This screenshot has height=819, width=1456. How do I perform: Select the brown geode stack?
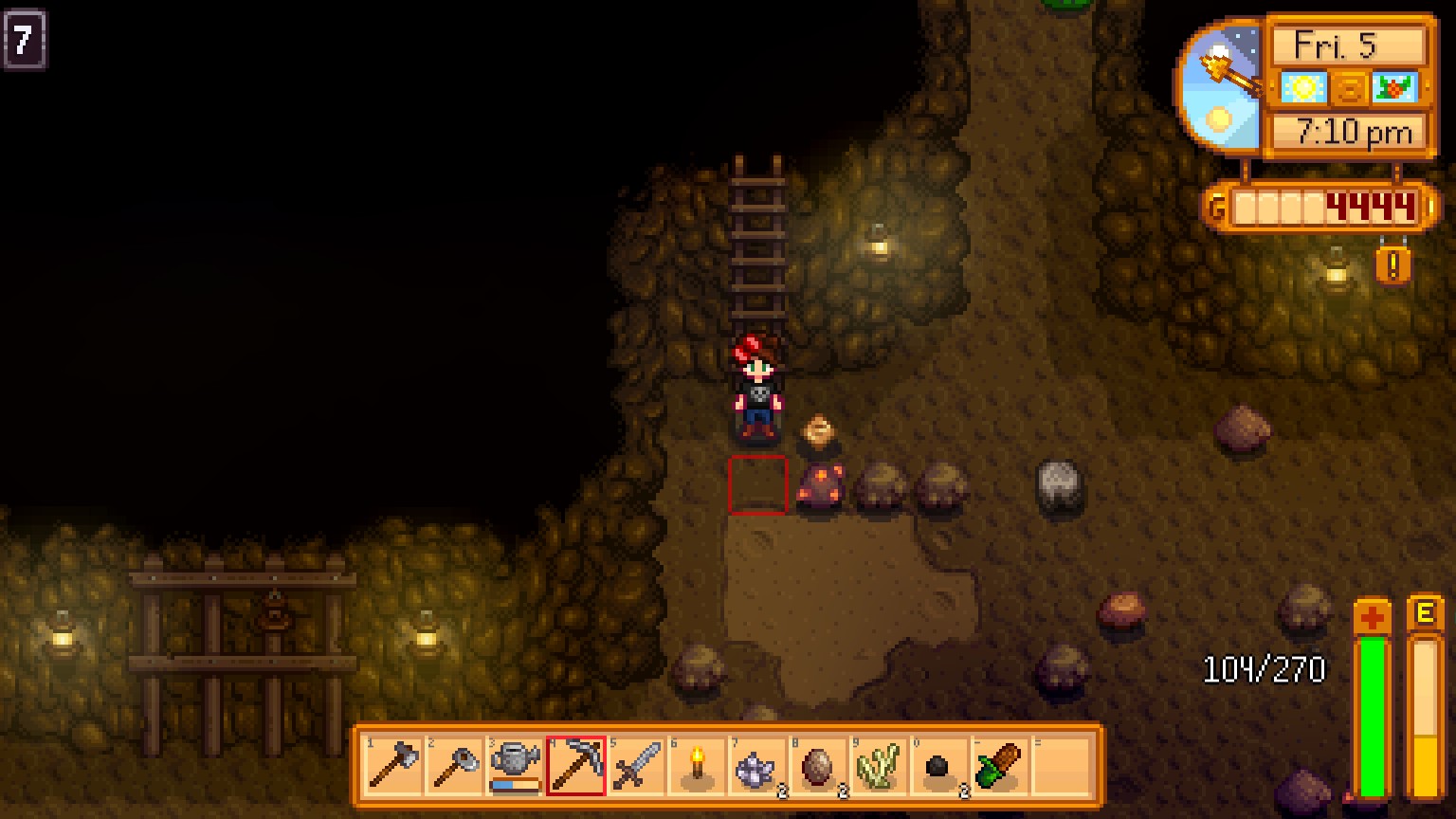818,765
